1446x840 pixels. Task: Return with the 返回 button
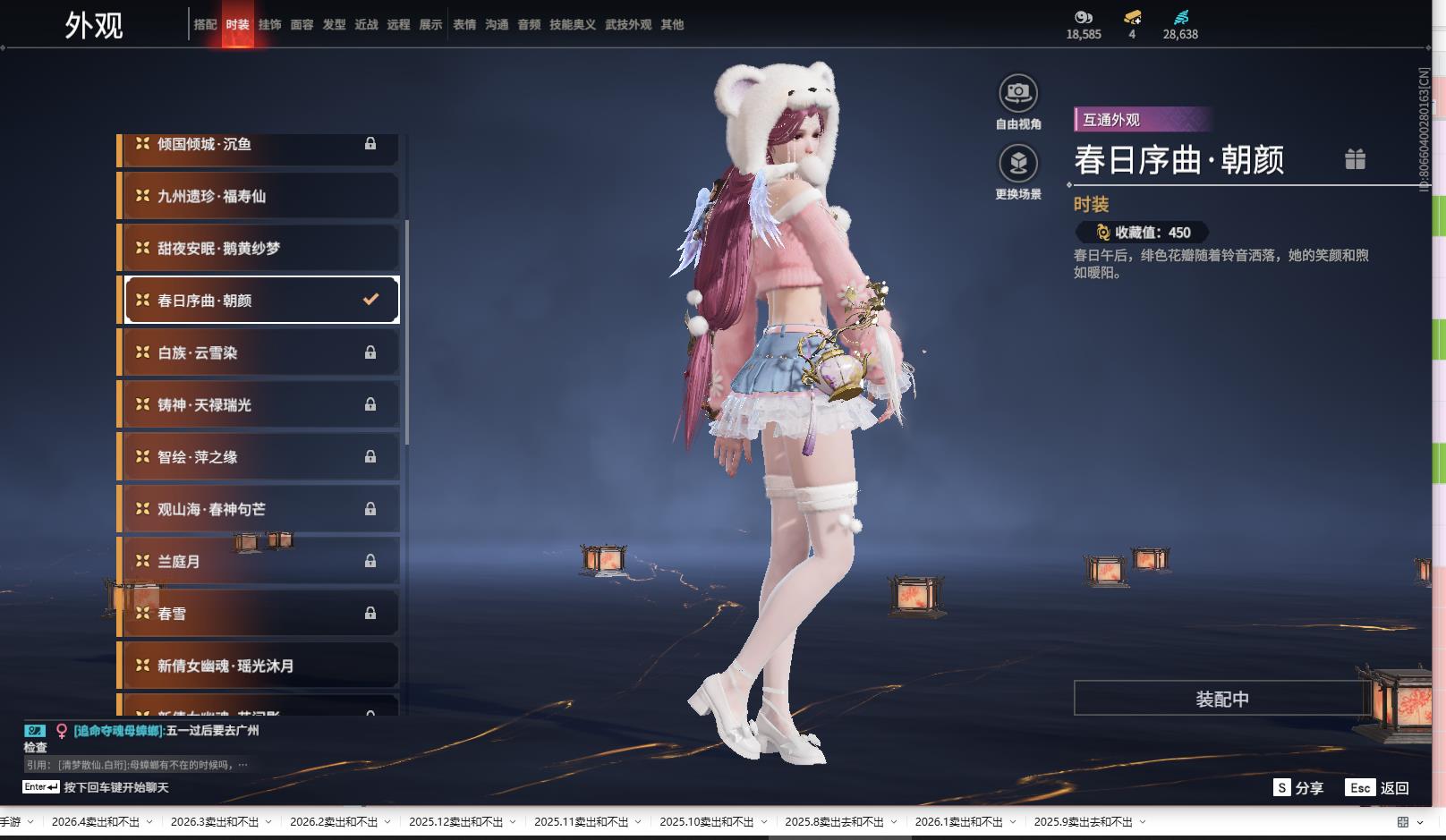[x=1382, y=787]
